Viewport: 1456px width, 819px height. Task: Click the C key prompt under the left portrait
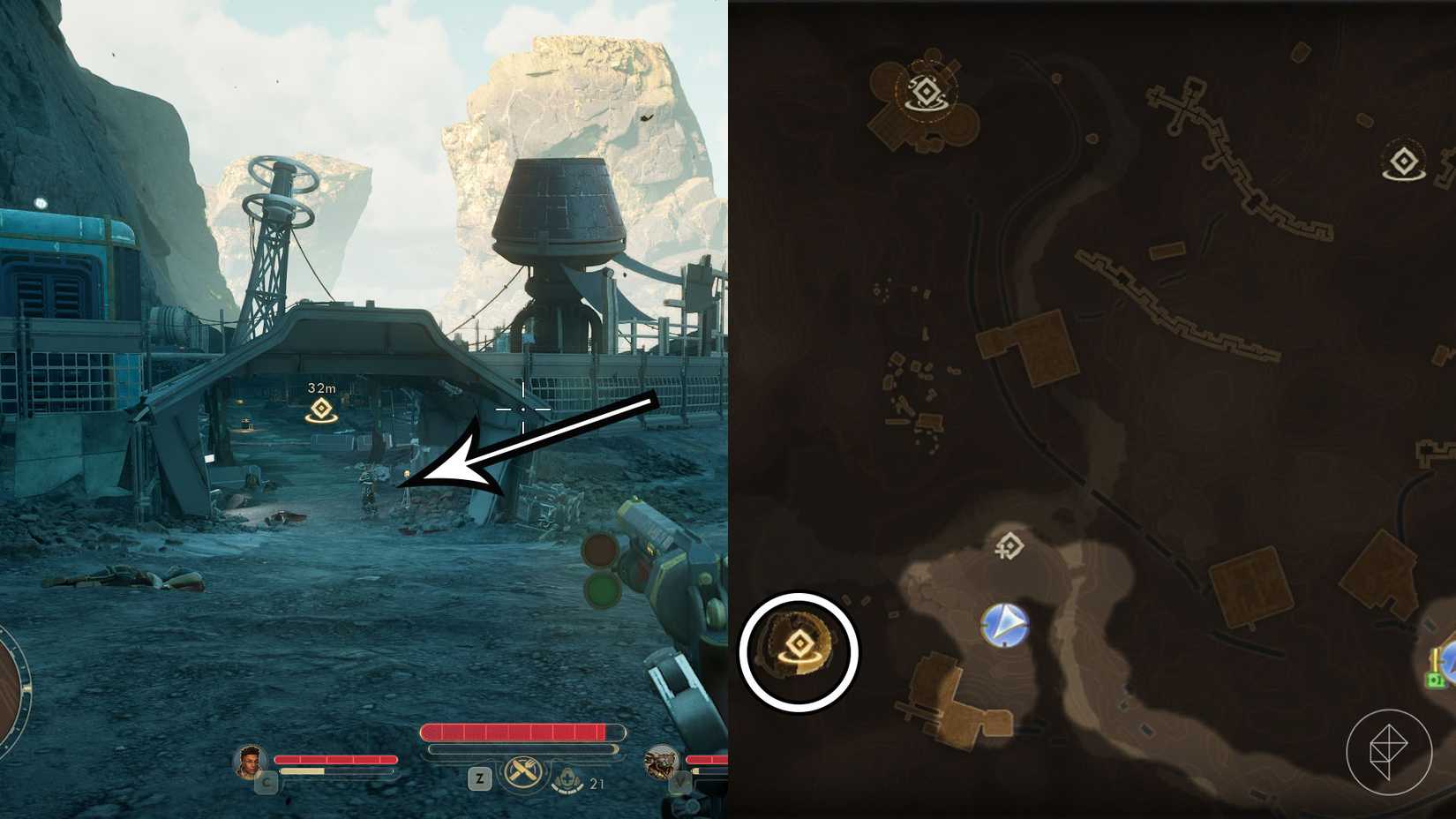266,782
